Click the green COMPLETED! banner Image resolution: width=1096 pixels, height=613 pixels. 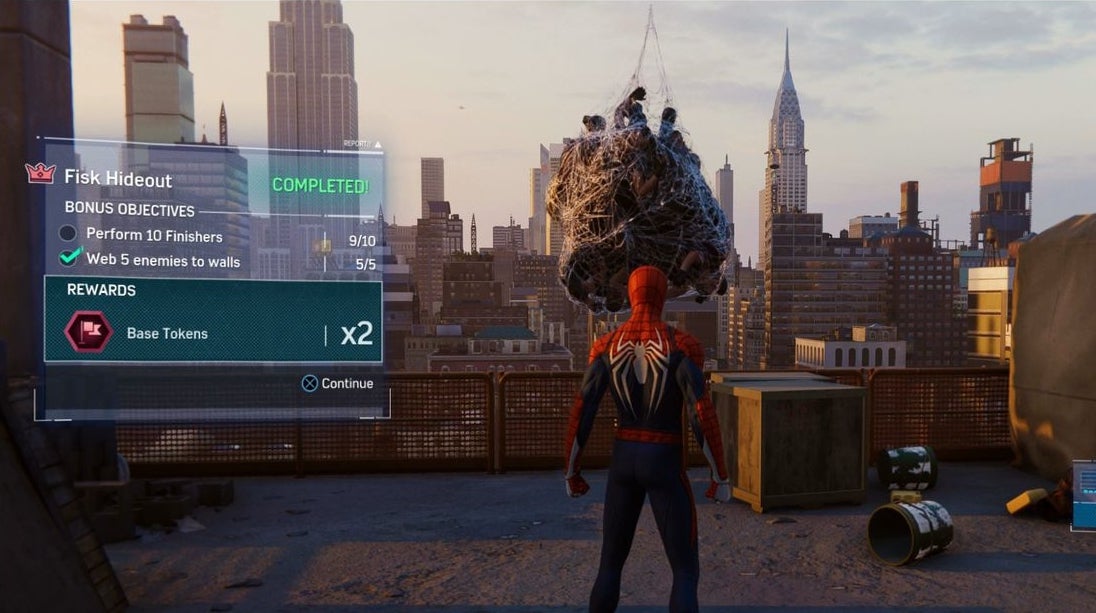pyautogui.click(x=320, y=185)
